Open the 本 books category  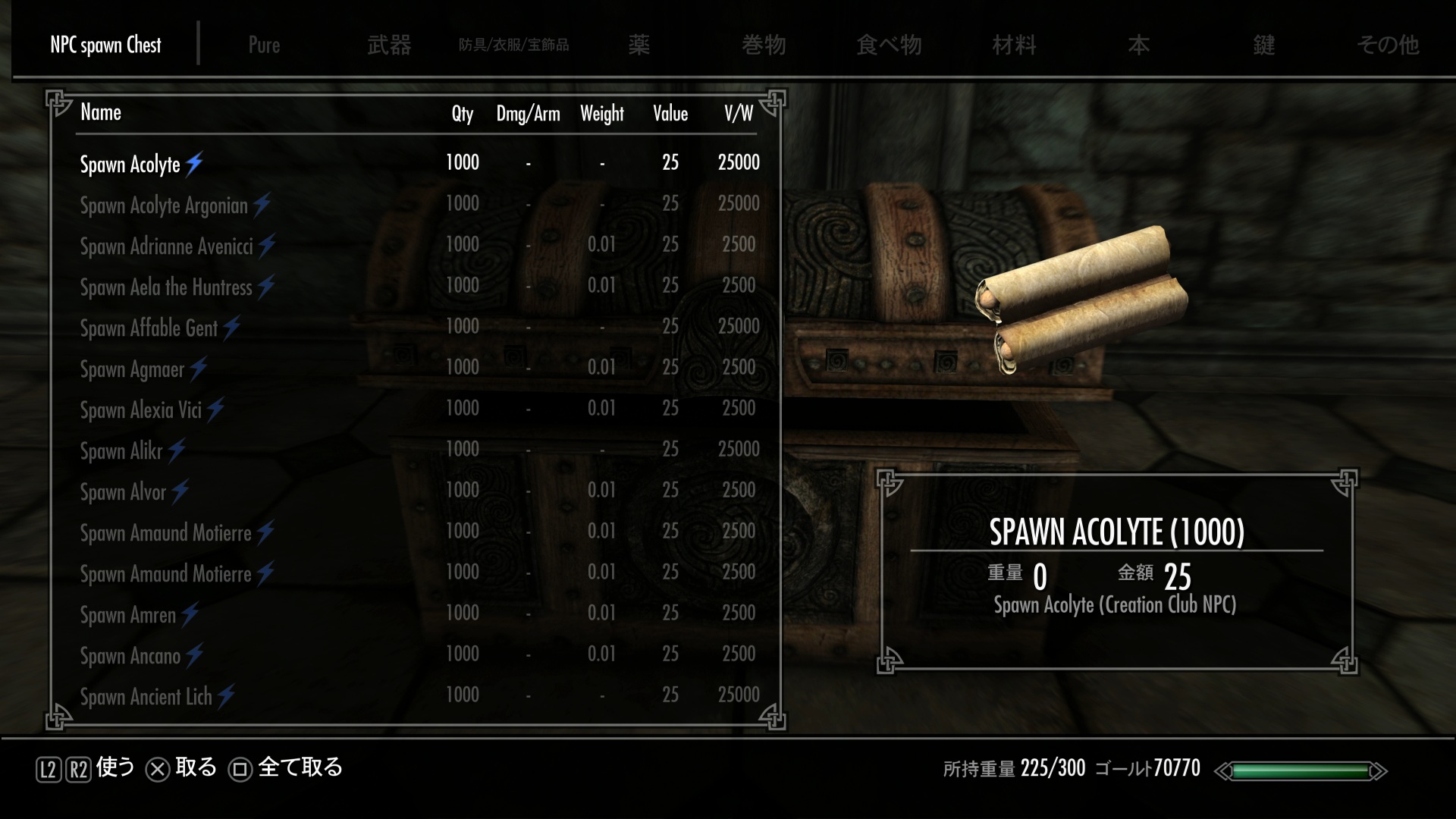(1138, 45)
